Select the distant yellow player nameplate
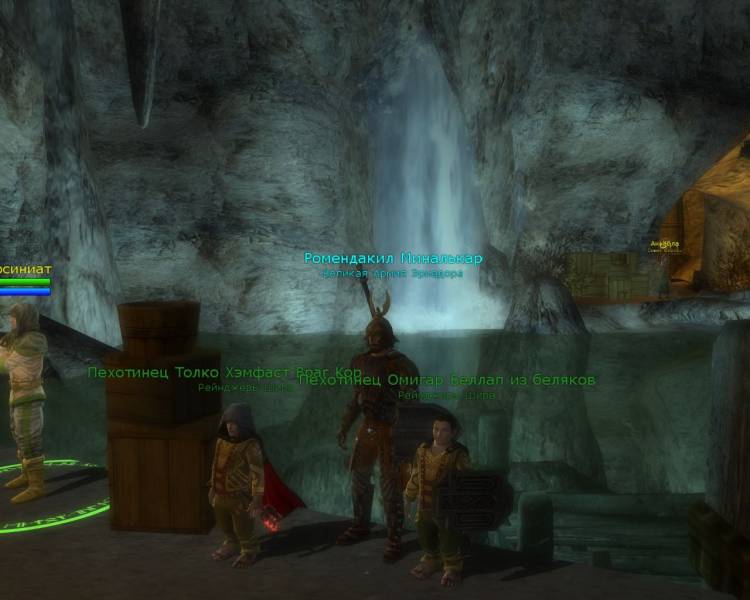 (x=664, y=243)
